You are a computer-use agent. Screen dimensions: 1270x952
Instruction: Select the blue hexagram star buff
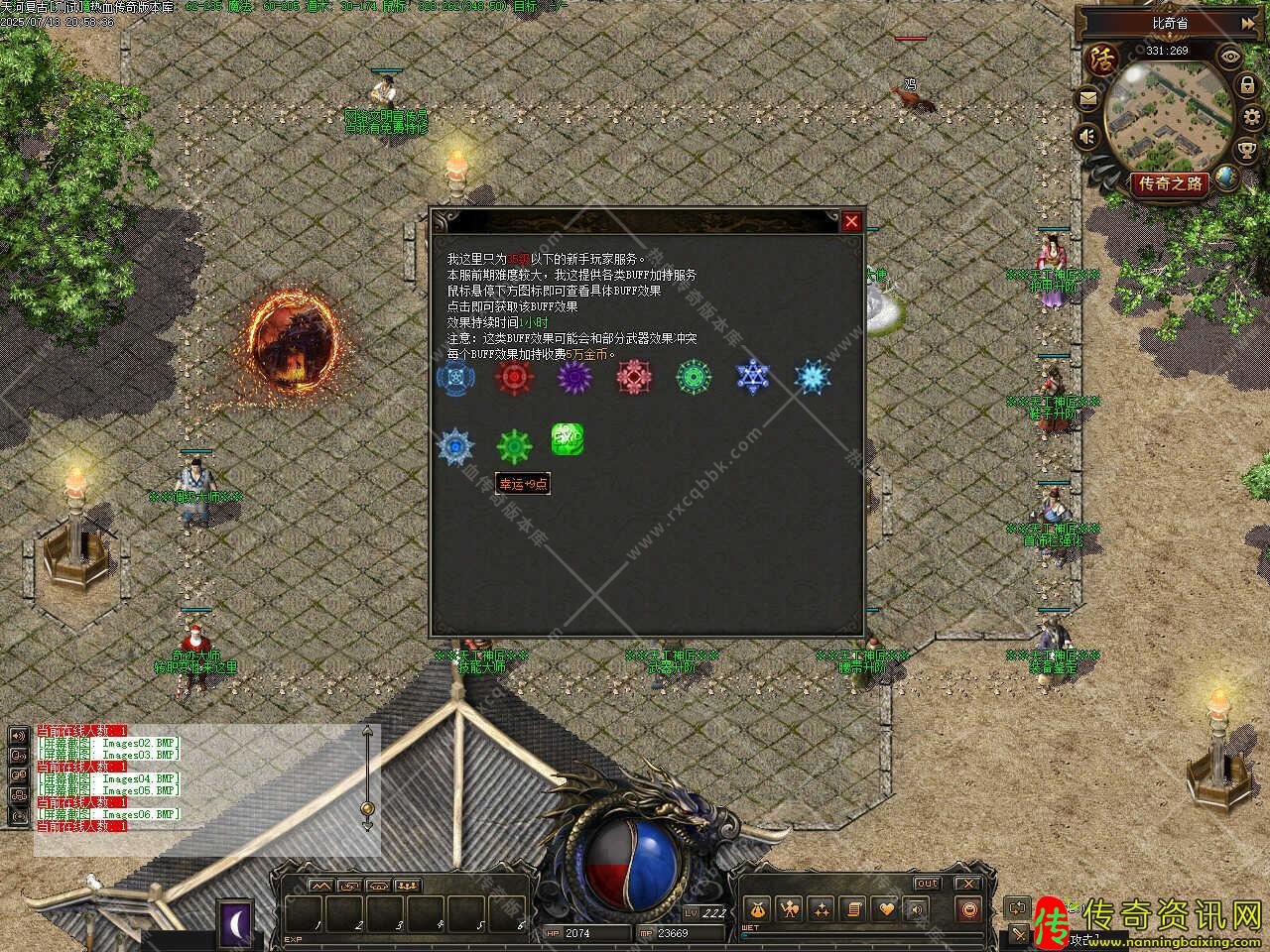(x=753, y=377)
